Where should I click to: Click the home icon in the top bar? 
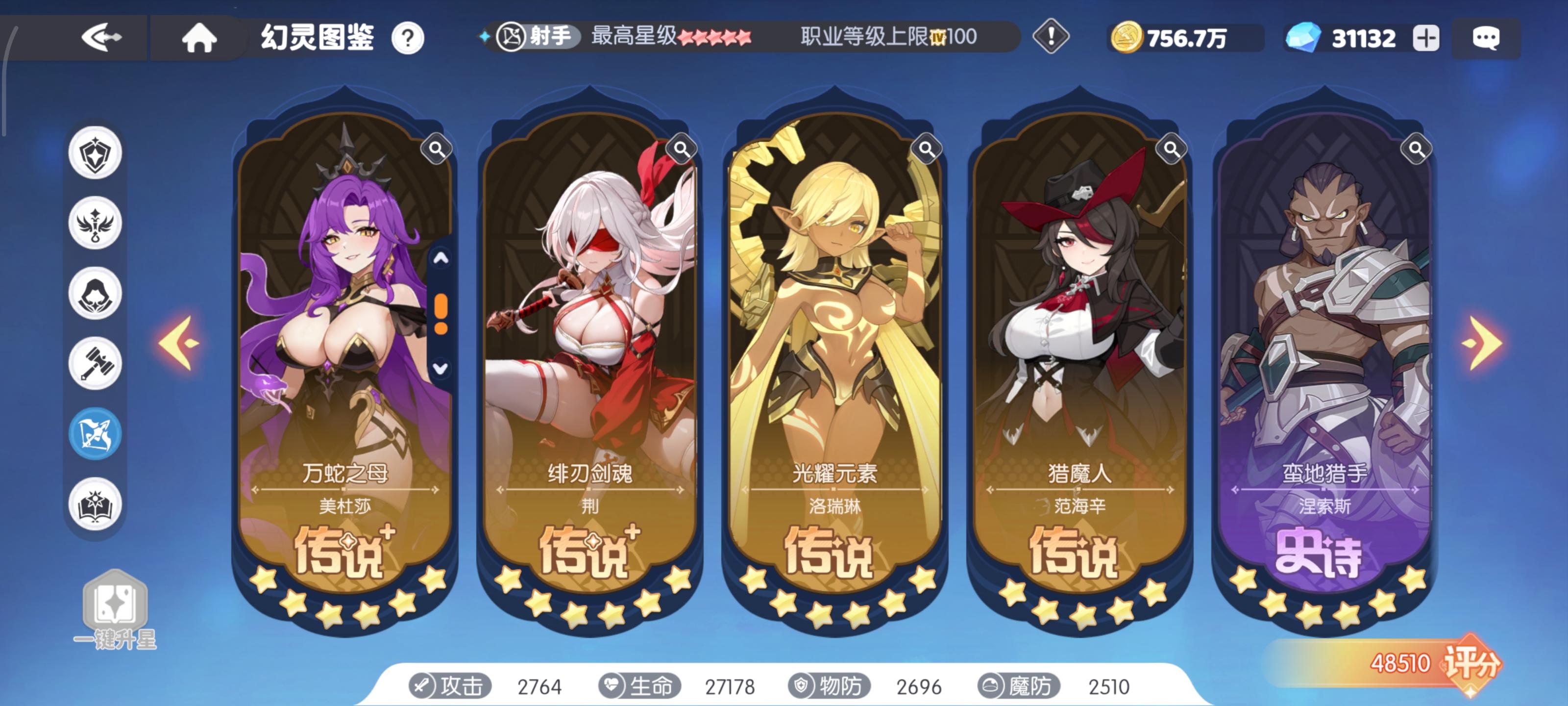point(199,38)
